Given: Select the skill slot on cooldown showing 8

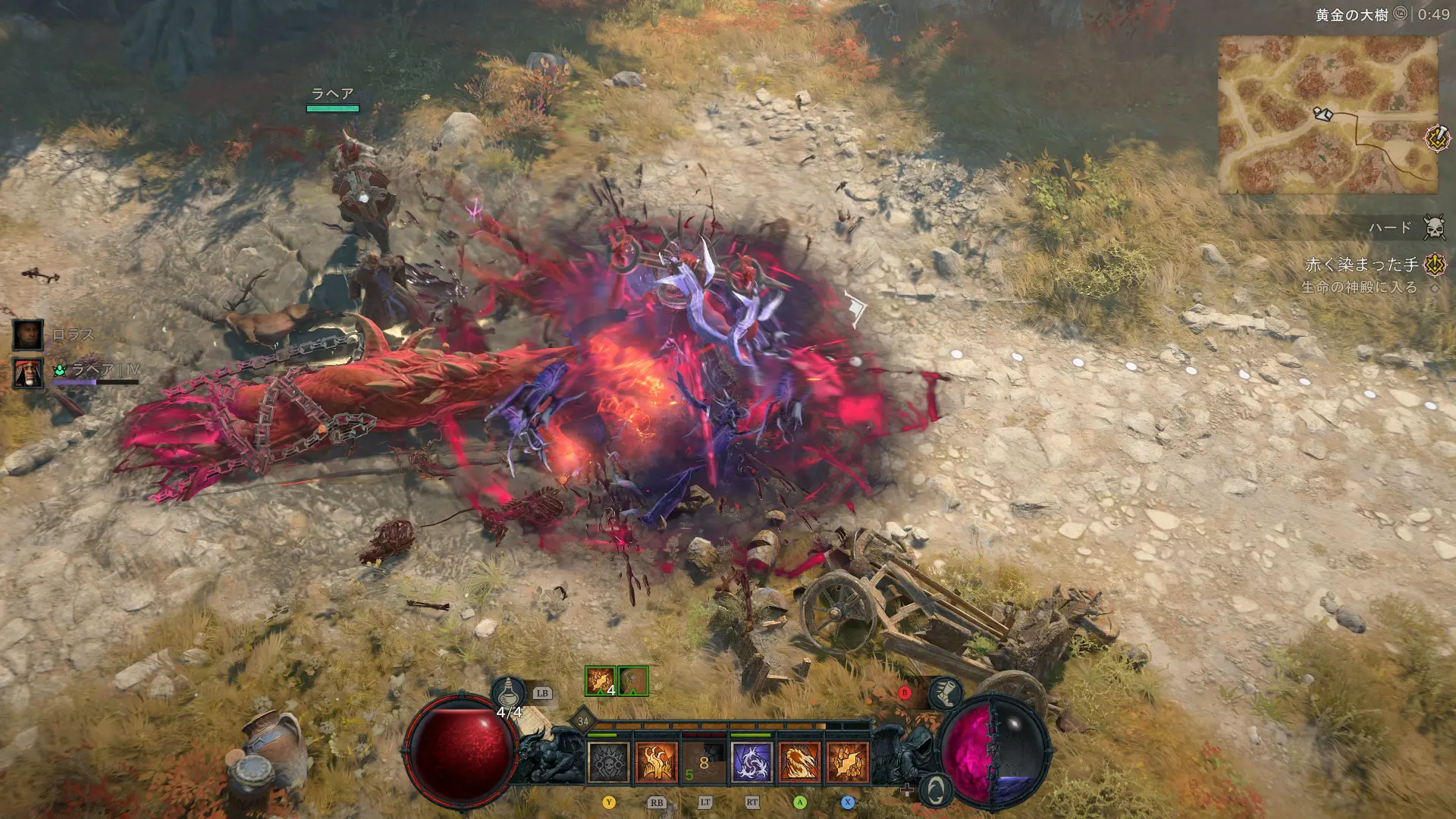Looking at the screenshot, I should pyautogui.click(x=704, y=761).
